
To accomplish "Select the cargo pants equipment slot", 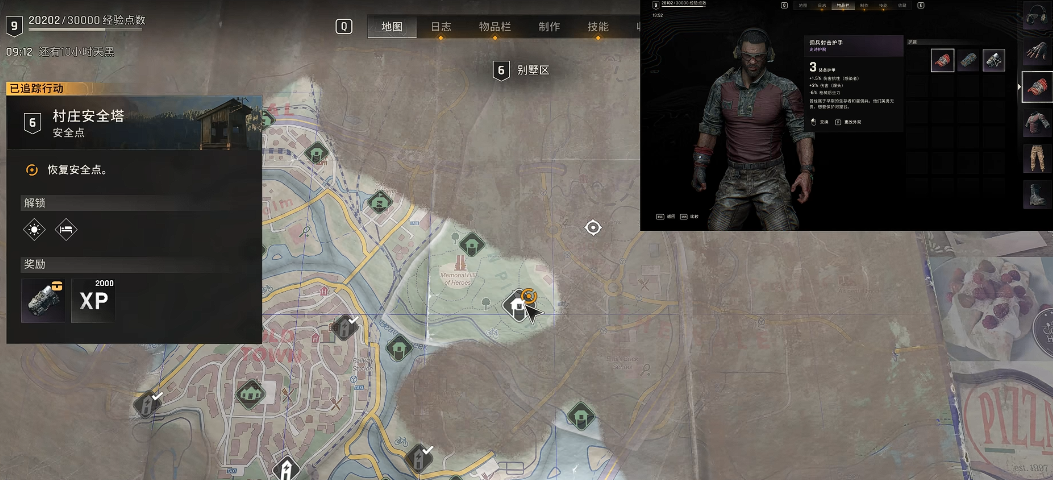I will (1035, 159).
